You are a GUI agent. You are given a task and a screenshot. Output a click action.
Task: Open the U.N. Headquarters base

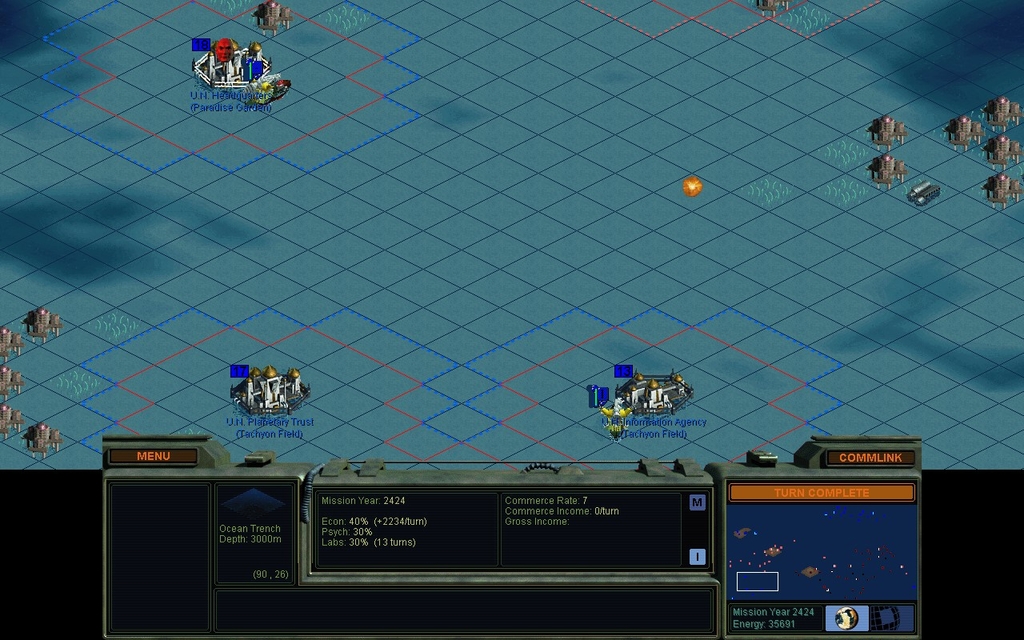click(x=232, y=68)
